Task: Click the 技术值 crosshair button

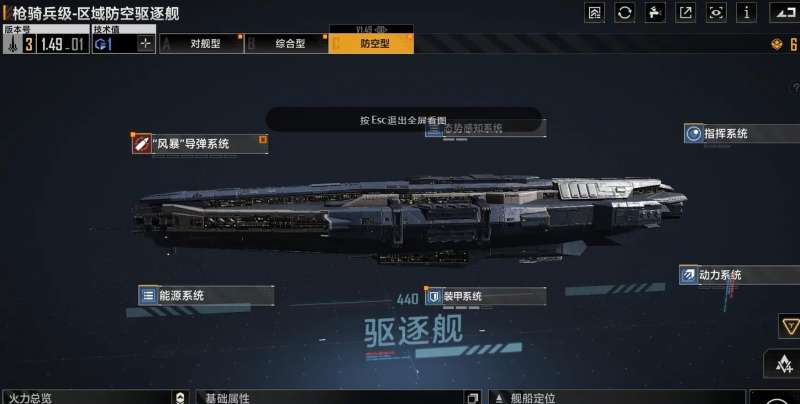Action: 145,44
